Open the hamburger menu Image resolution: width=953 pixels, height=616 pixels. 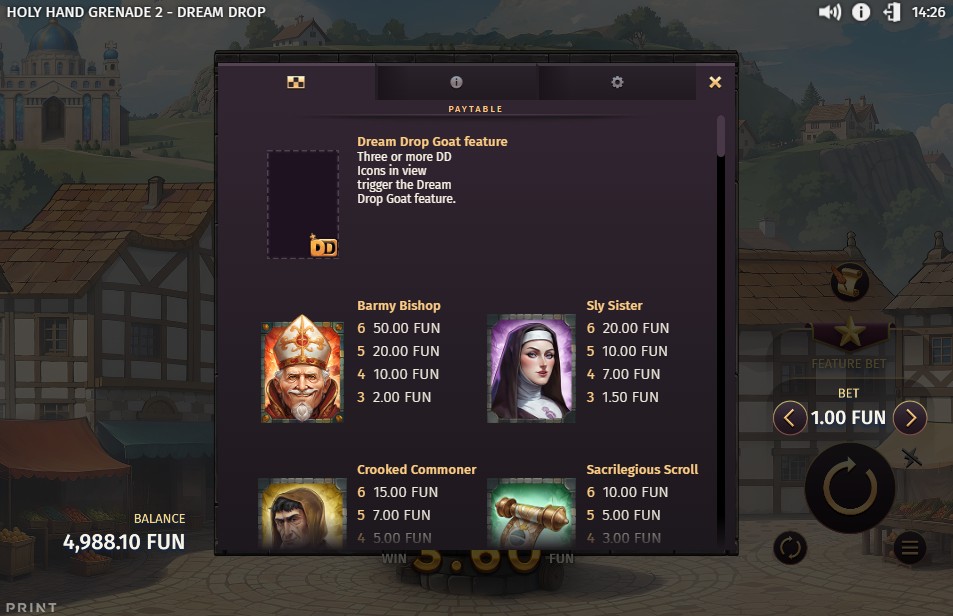coord(908,547)
